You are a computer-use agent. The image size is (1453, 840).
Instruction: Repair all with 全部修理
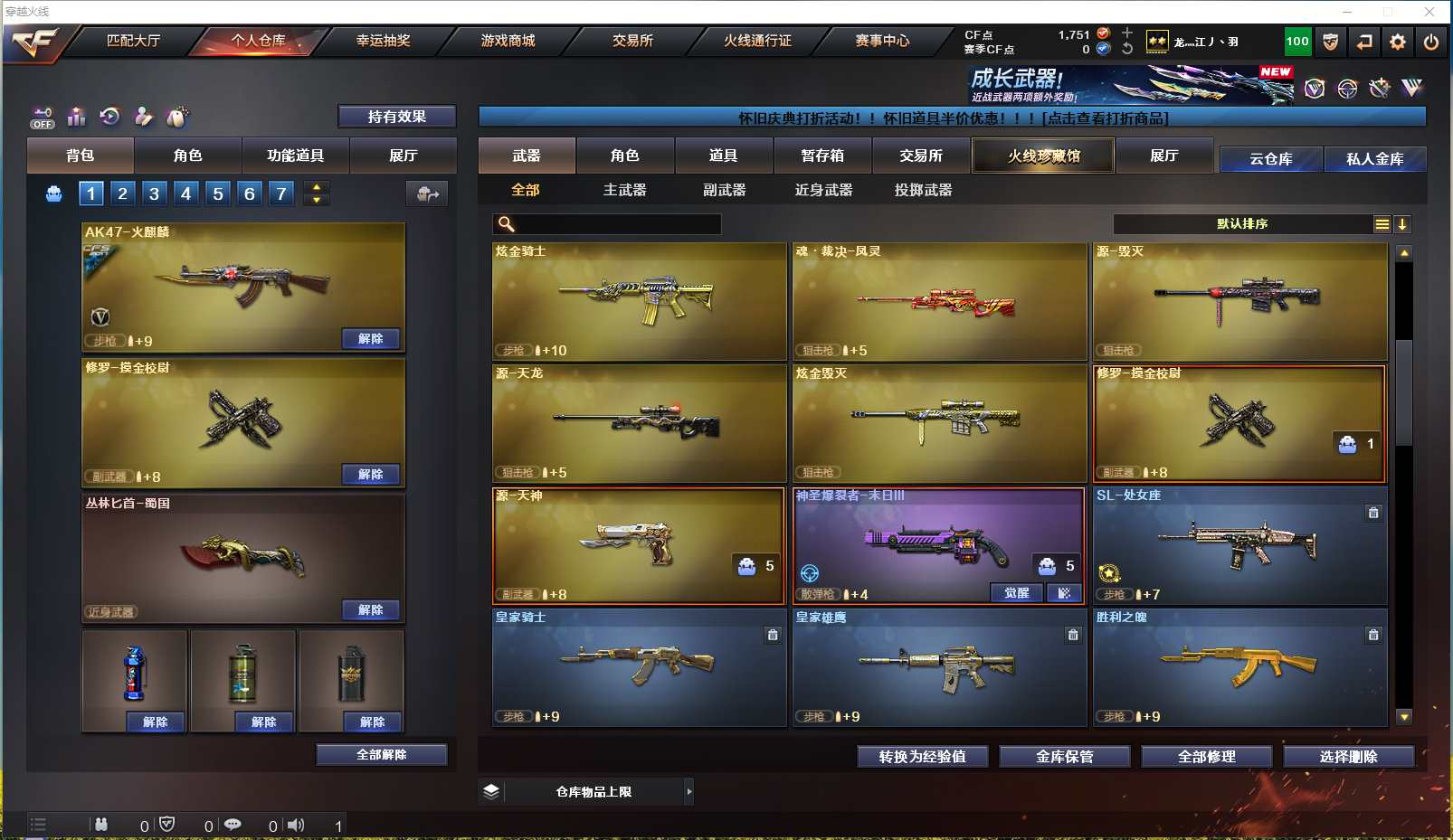pos(1206,757)
